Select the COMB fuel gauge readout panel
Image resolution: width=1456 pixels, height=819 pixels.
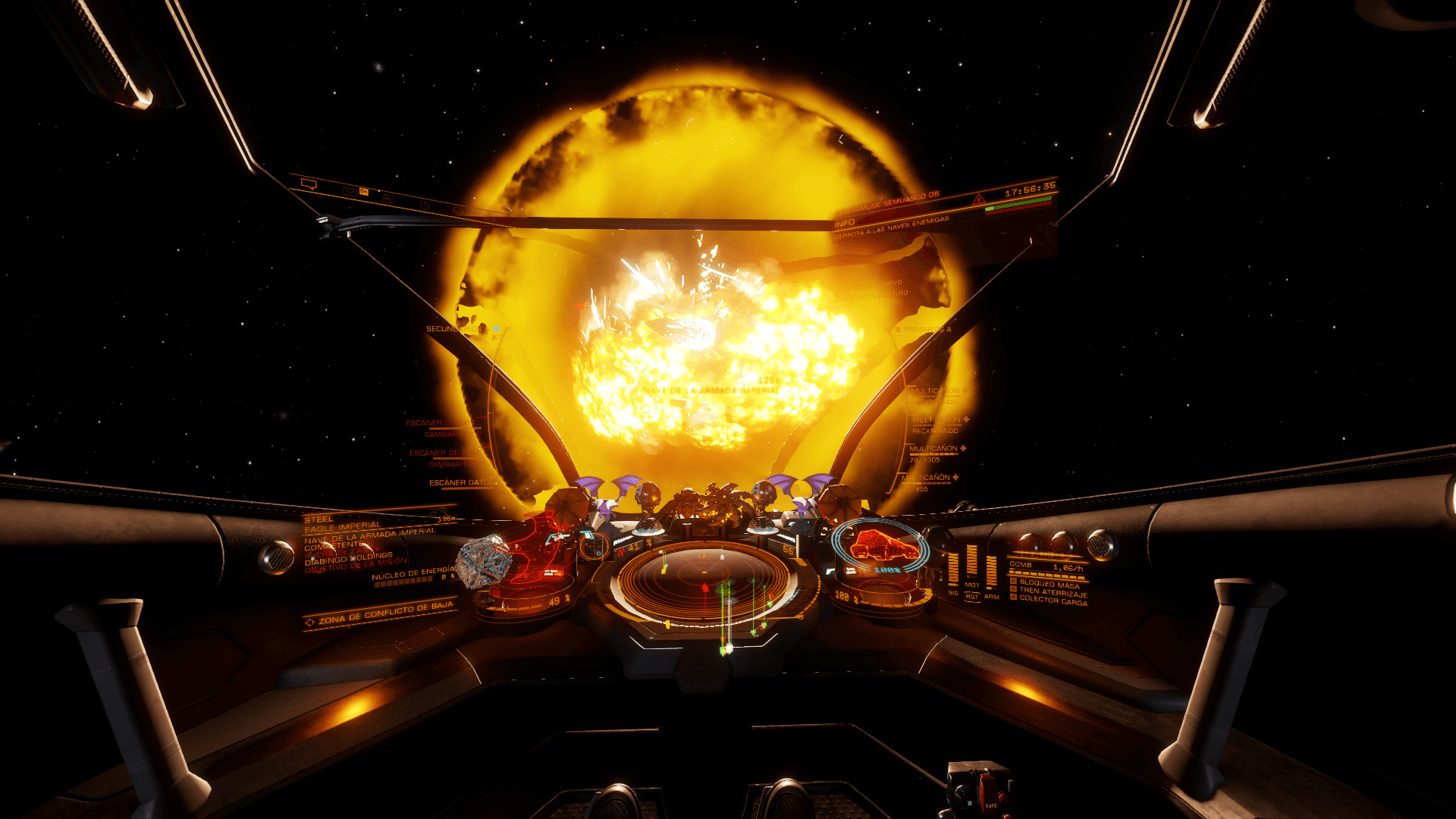tap(1046, 566)
